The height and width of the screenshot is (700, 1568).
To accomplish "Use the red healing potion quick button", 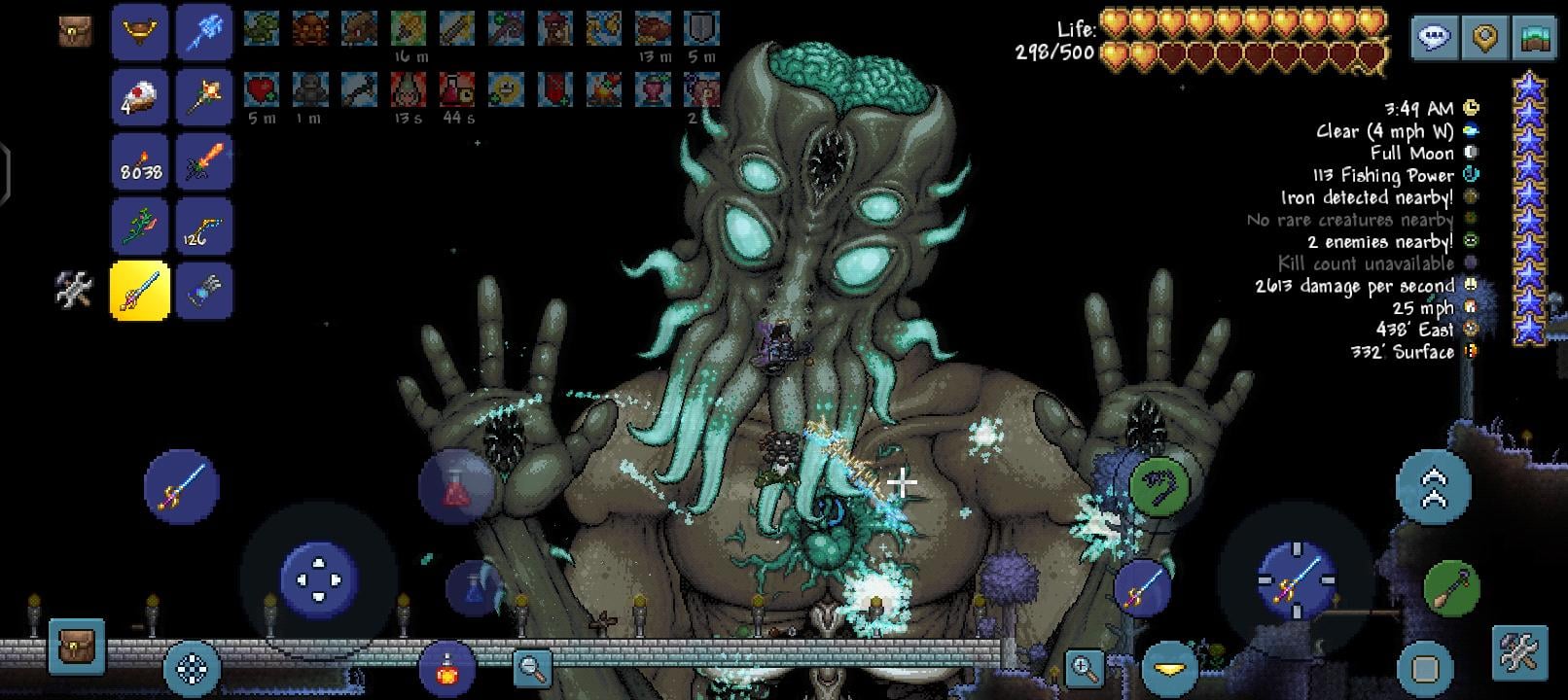I will coord(454,487).
